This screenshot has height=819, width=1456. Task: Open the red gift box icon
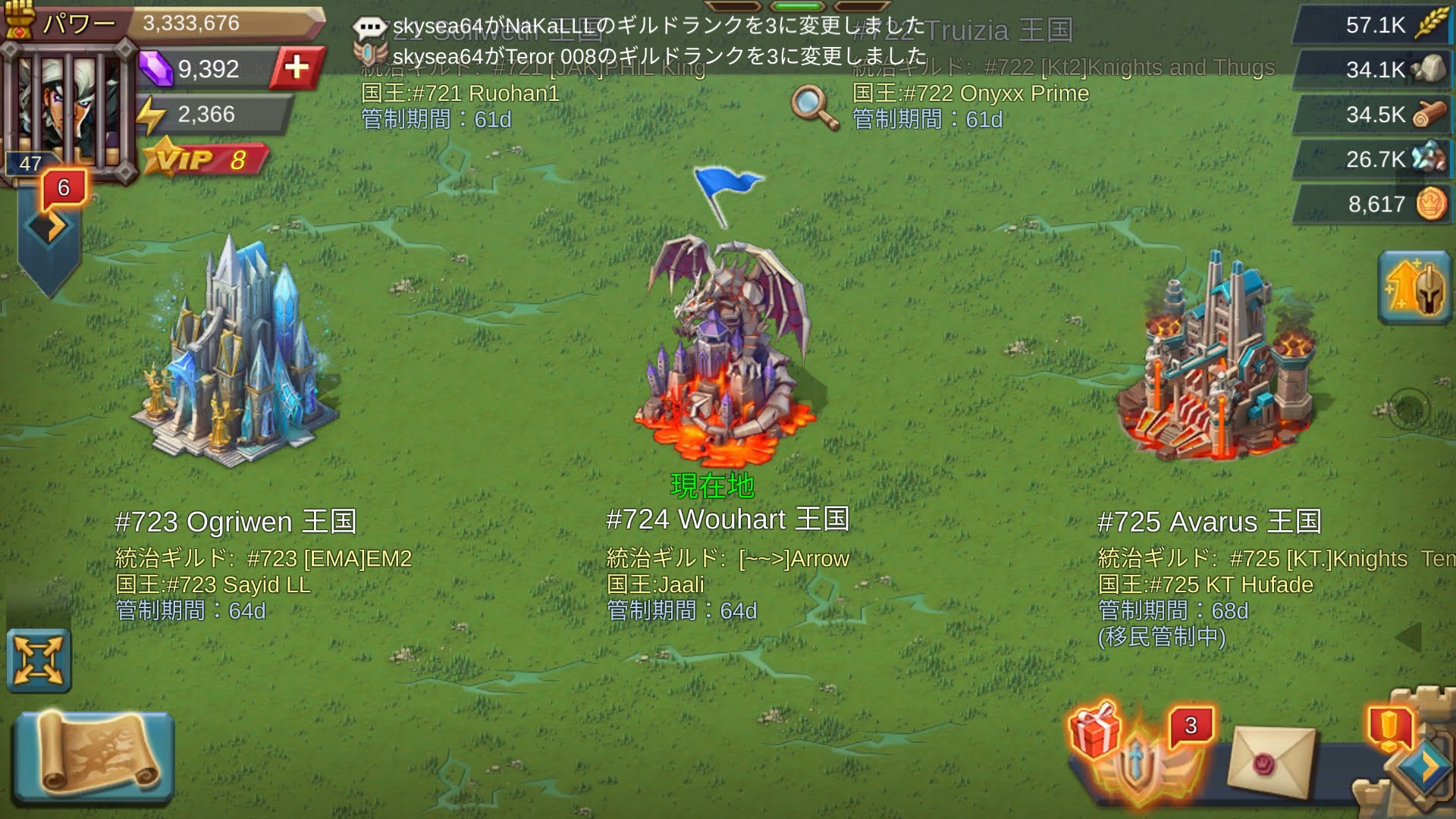coord(1094,730)
